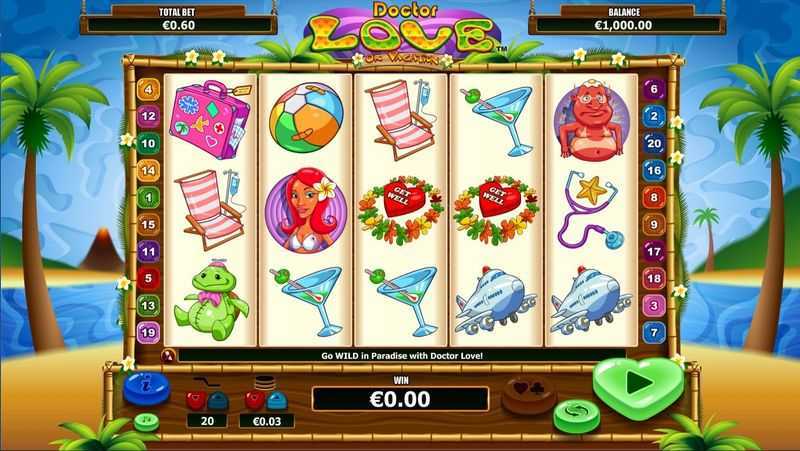800x451 pixels.
Task: Click the blue button above the lines count
Action: [218, 400]
